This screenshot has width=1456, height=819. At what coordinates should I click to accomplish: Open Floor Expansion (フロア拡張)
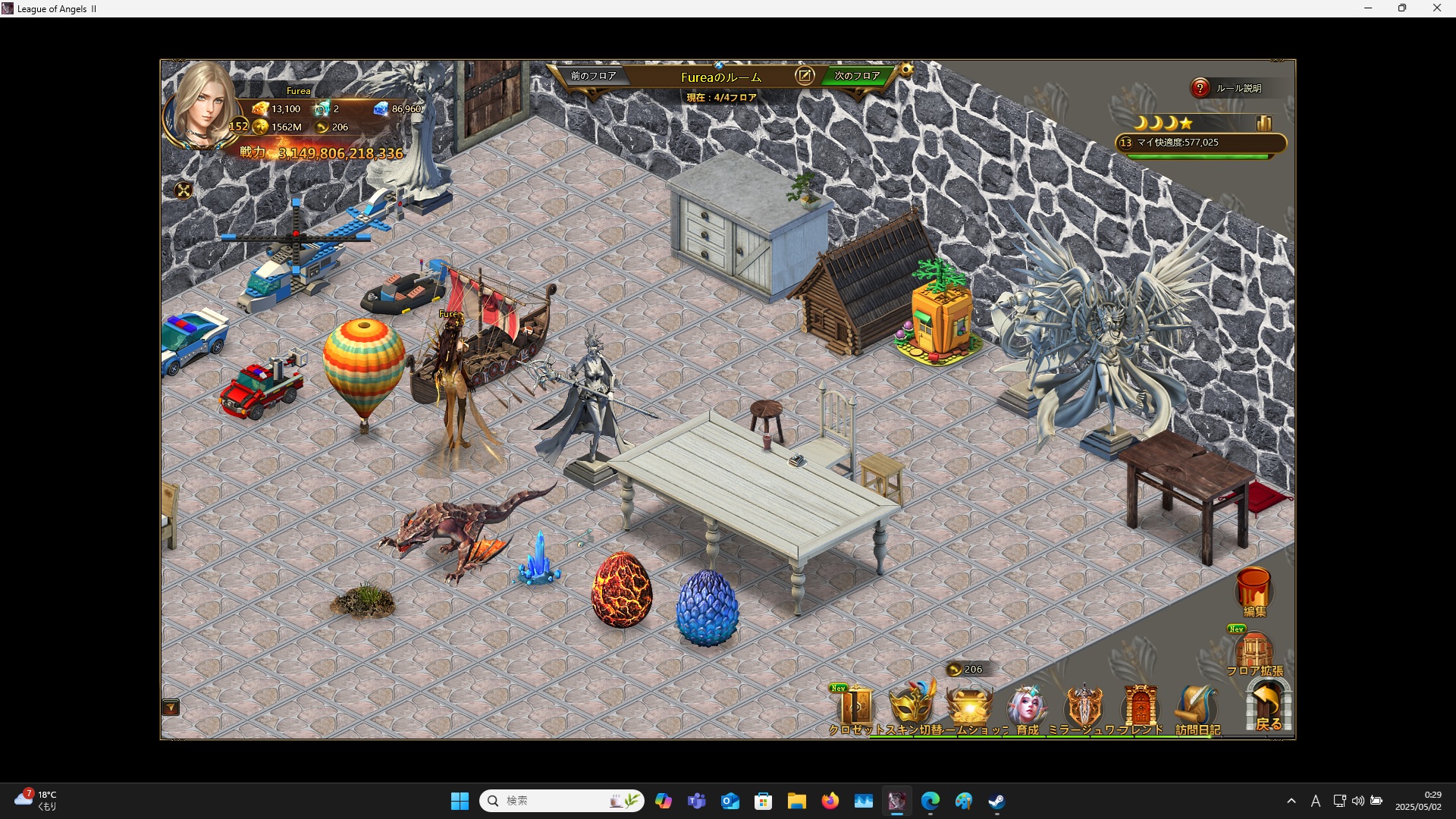pos(1254,652)
